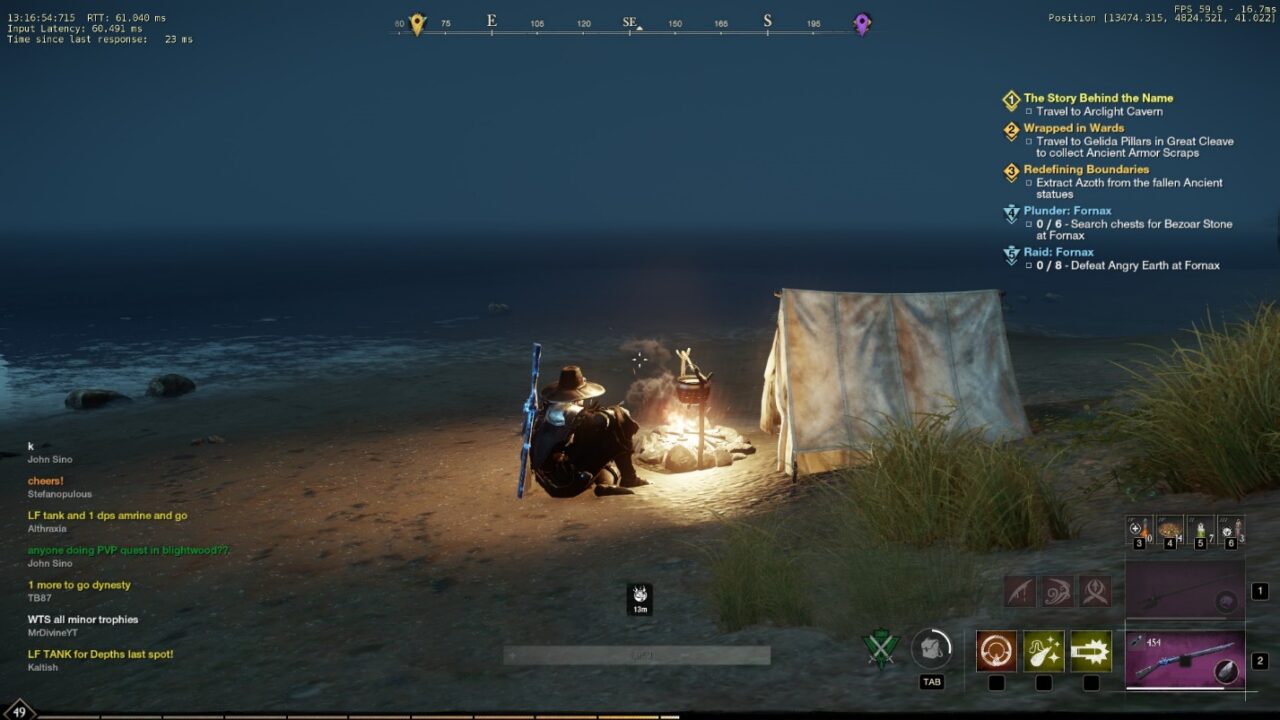This screenshot has width=1280, height=720.
Task: Use the health potion in quickslot 3
Action: (1139, 529)
